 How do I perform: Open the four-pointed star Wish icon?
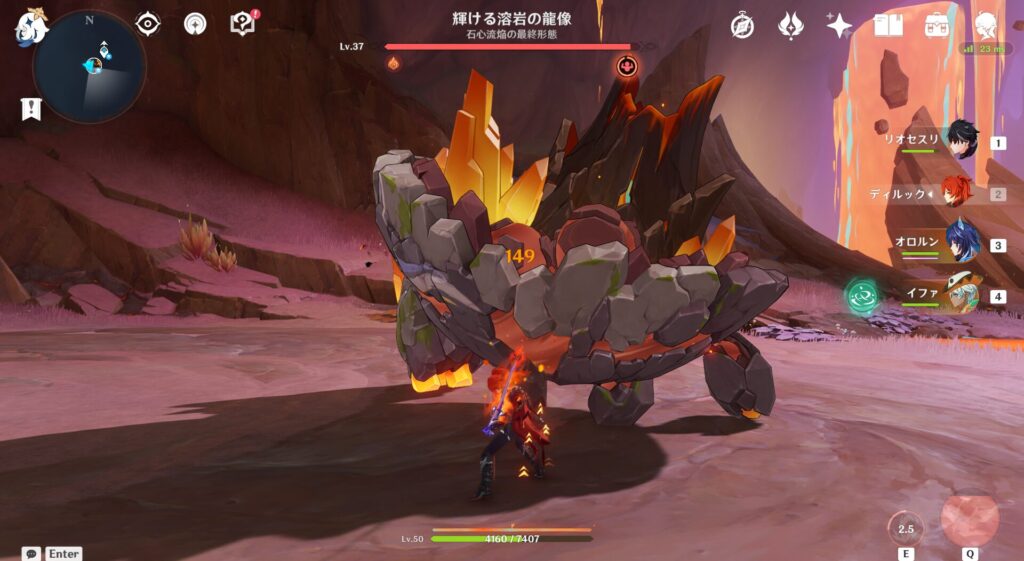pos(839,26)
